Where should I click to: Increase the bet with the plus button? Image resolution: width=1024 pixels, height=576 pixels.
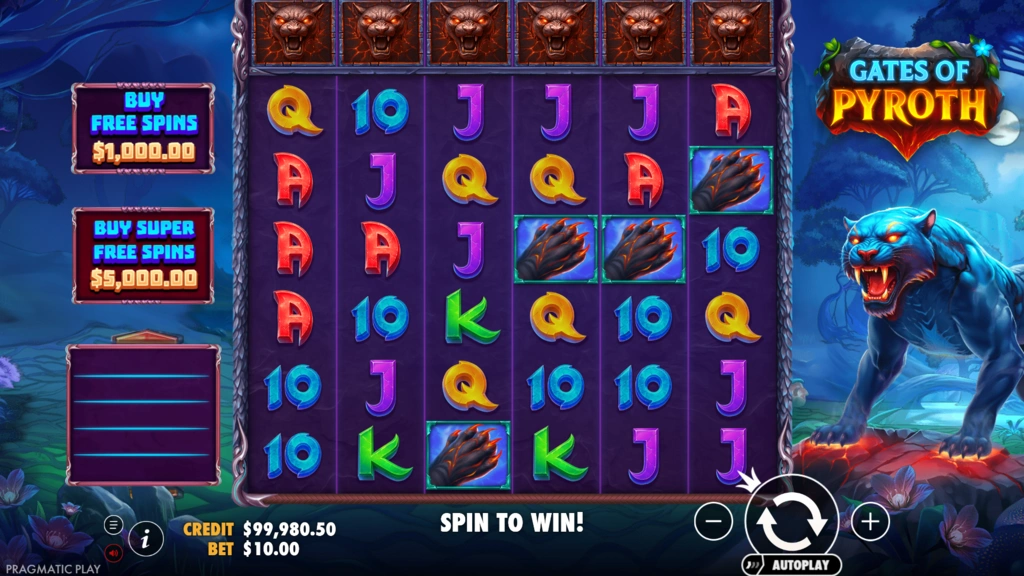click(x=870, y=521)
